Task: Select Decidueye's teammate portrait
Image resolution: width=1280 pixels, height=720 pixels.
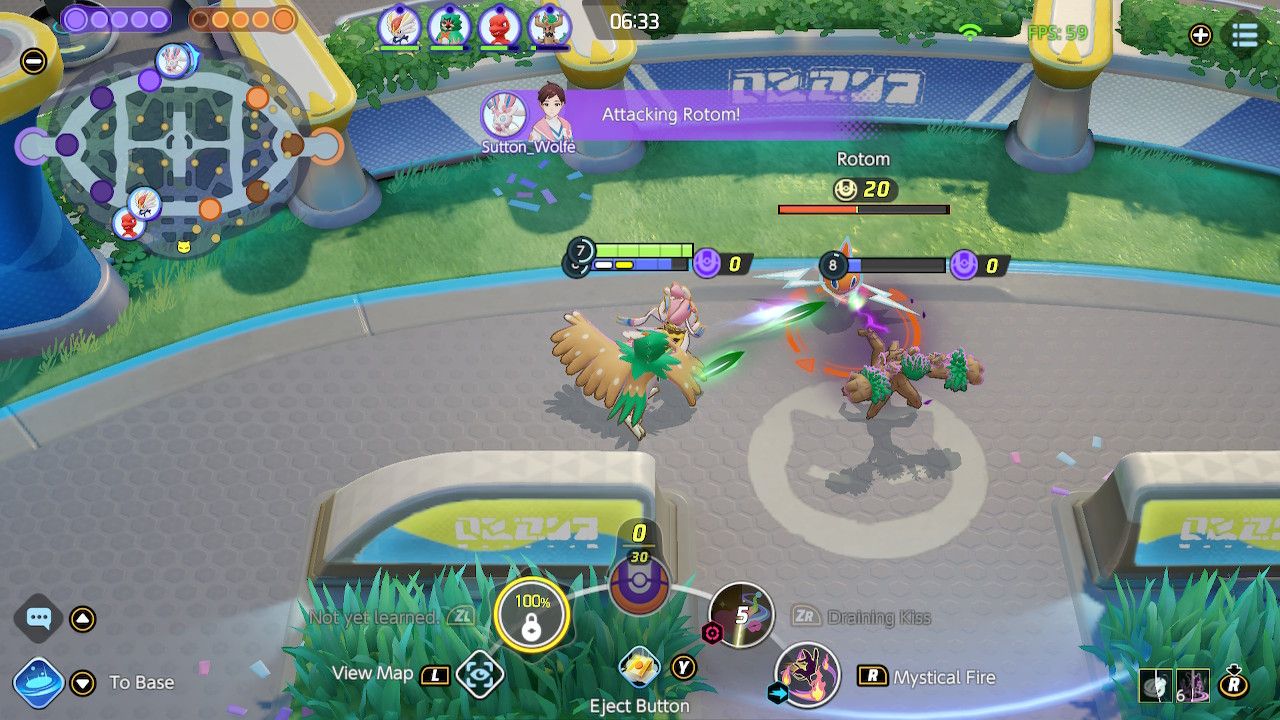Action: click(x=449, y=26)
